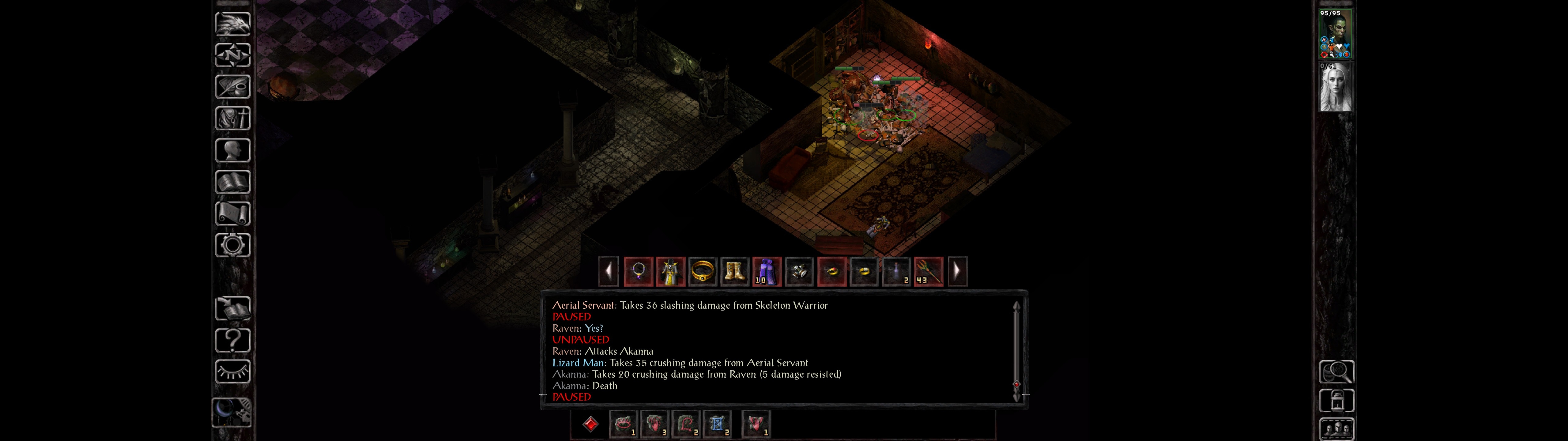Open the character record head icon
The width and height of the screenshot is (1568, 441).
pyautogui.click(x=232, y=150)
